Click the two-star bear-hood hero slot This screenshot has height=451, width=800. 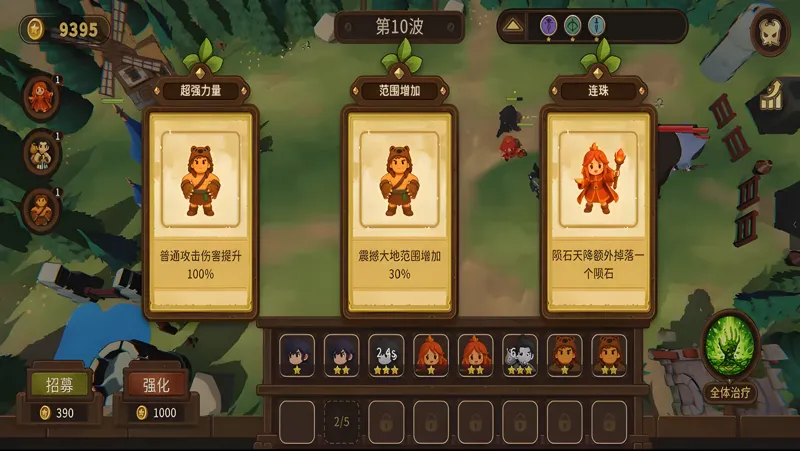609,354
